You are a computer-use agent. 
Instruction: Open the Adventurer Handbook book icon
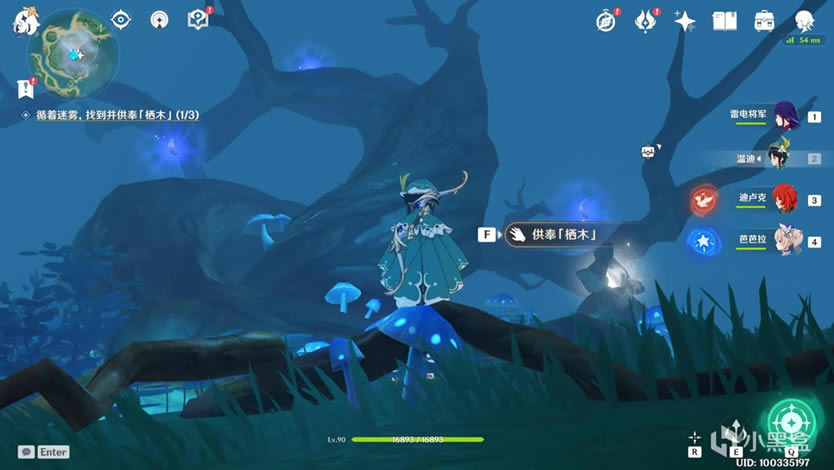pyautogui.click(x=724, y=21)
